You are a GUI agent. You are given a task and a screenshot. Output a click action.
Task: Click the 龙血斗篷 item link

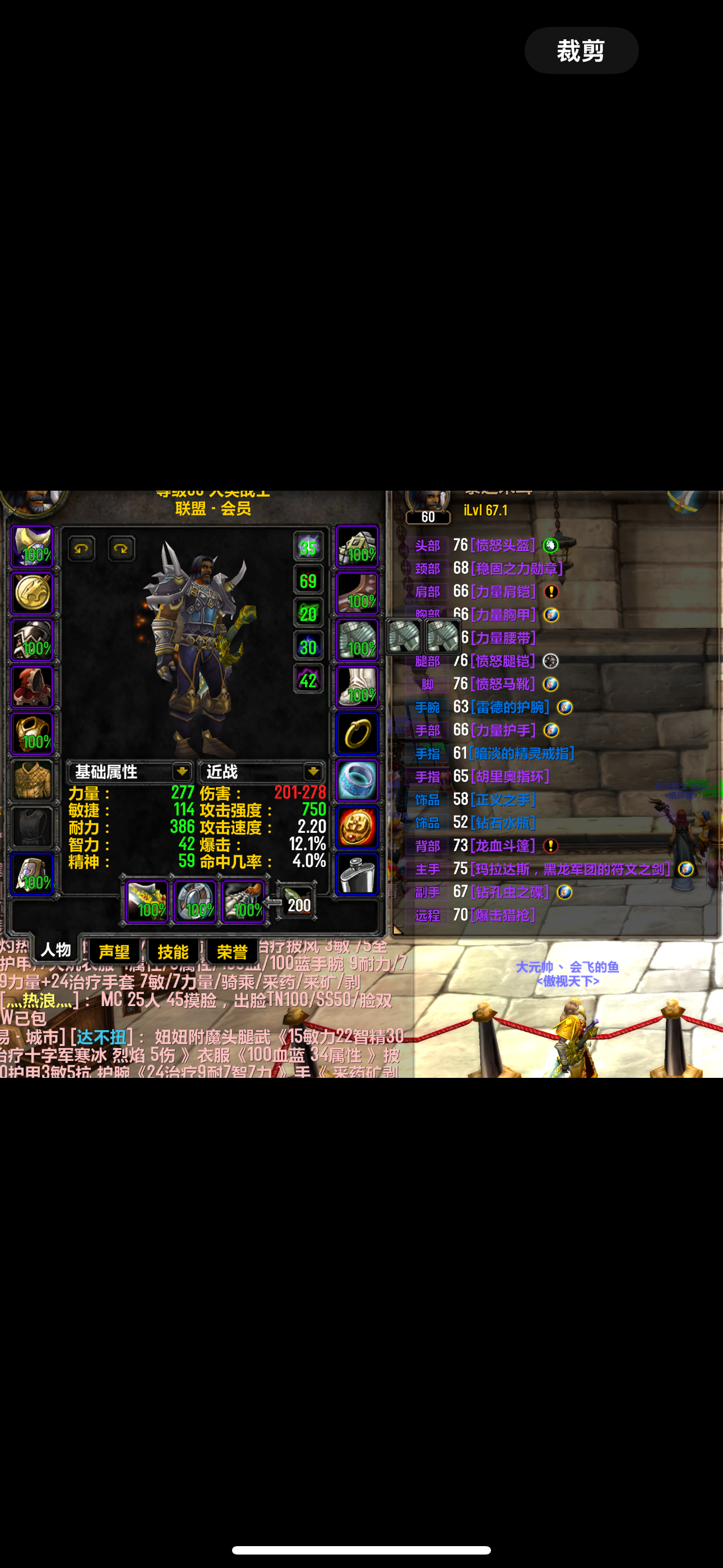click(503, 846)
